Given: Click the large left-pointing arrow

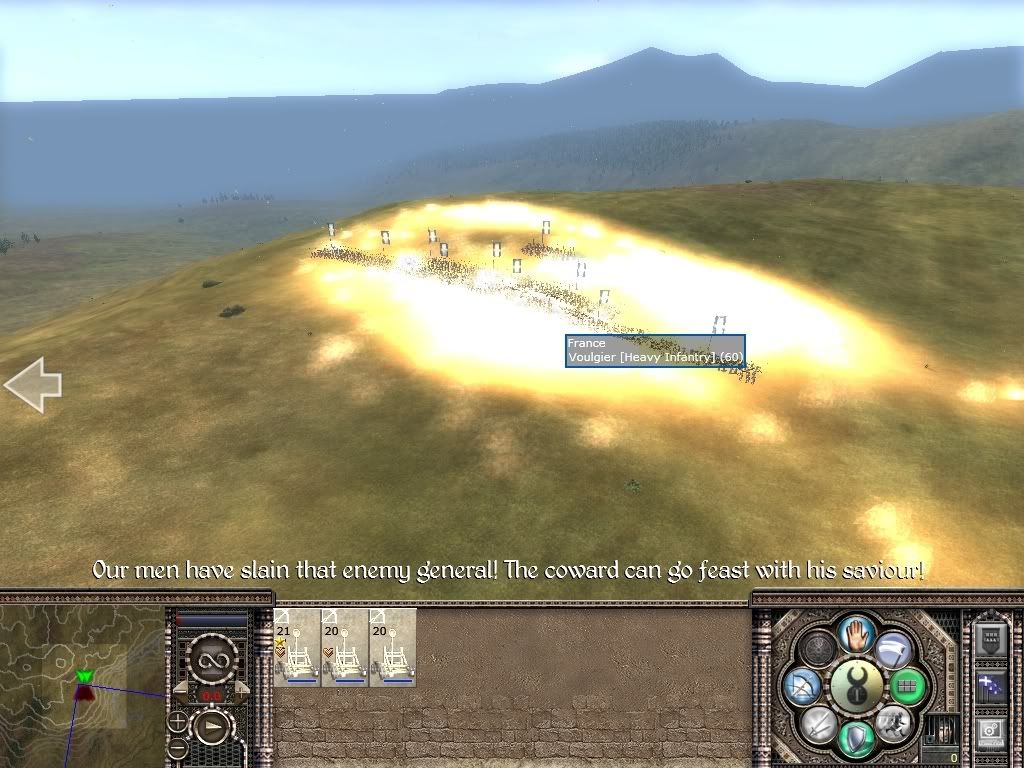Looking at the screenshot, I should click(x=33, y=385).
